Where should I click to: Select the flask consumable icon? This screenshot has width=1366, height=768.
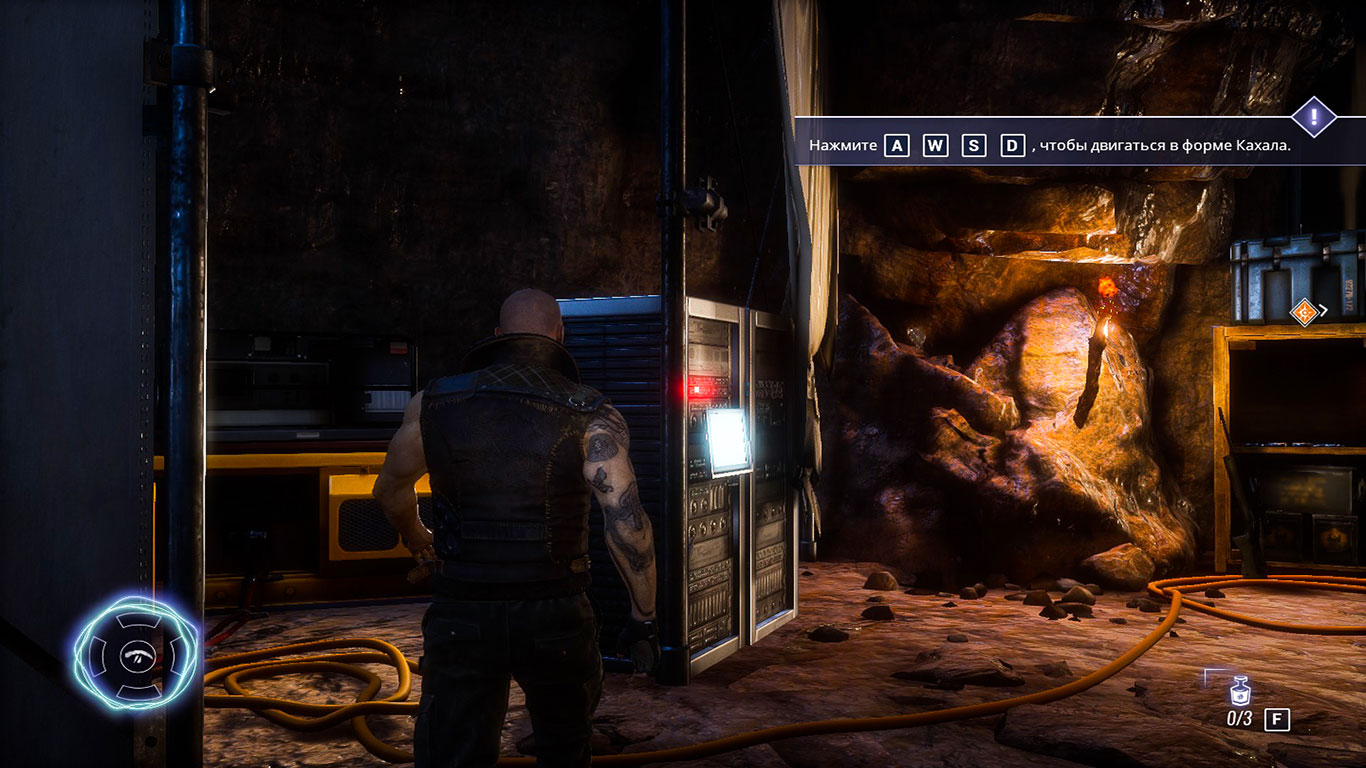(1240, 692)
